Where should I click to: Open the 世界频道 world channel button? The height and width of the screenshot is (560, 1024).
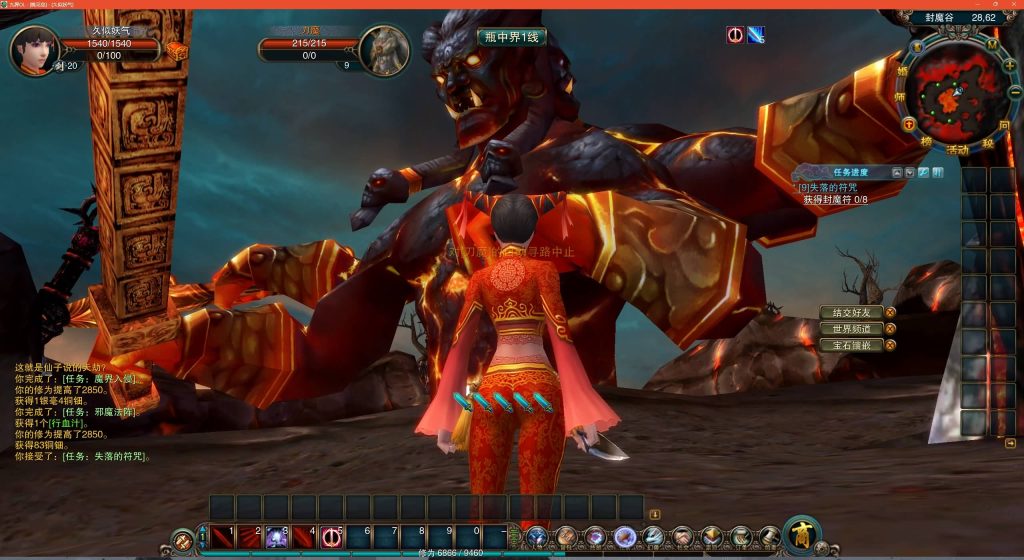click(851, 329)
